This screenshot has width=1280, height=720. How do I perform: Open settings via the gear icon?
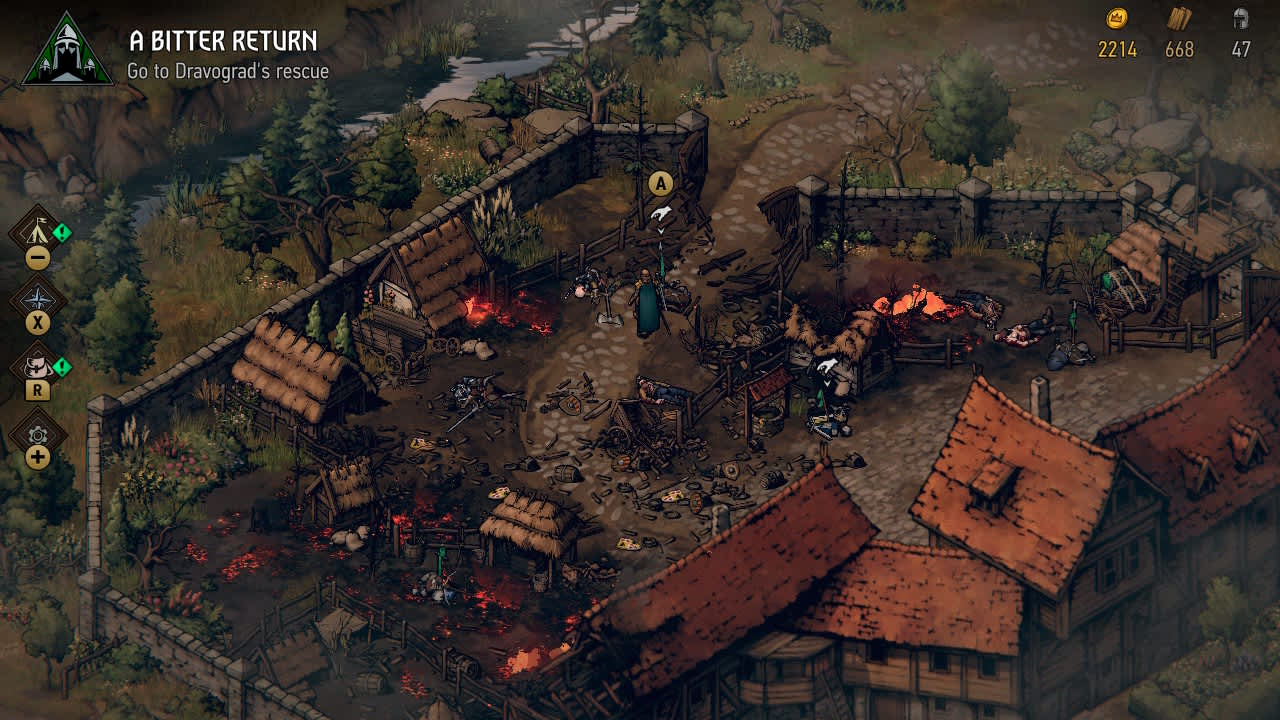pos(36,433)
